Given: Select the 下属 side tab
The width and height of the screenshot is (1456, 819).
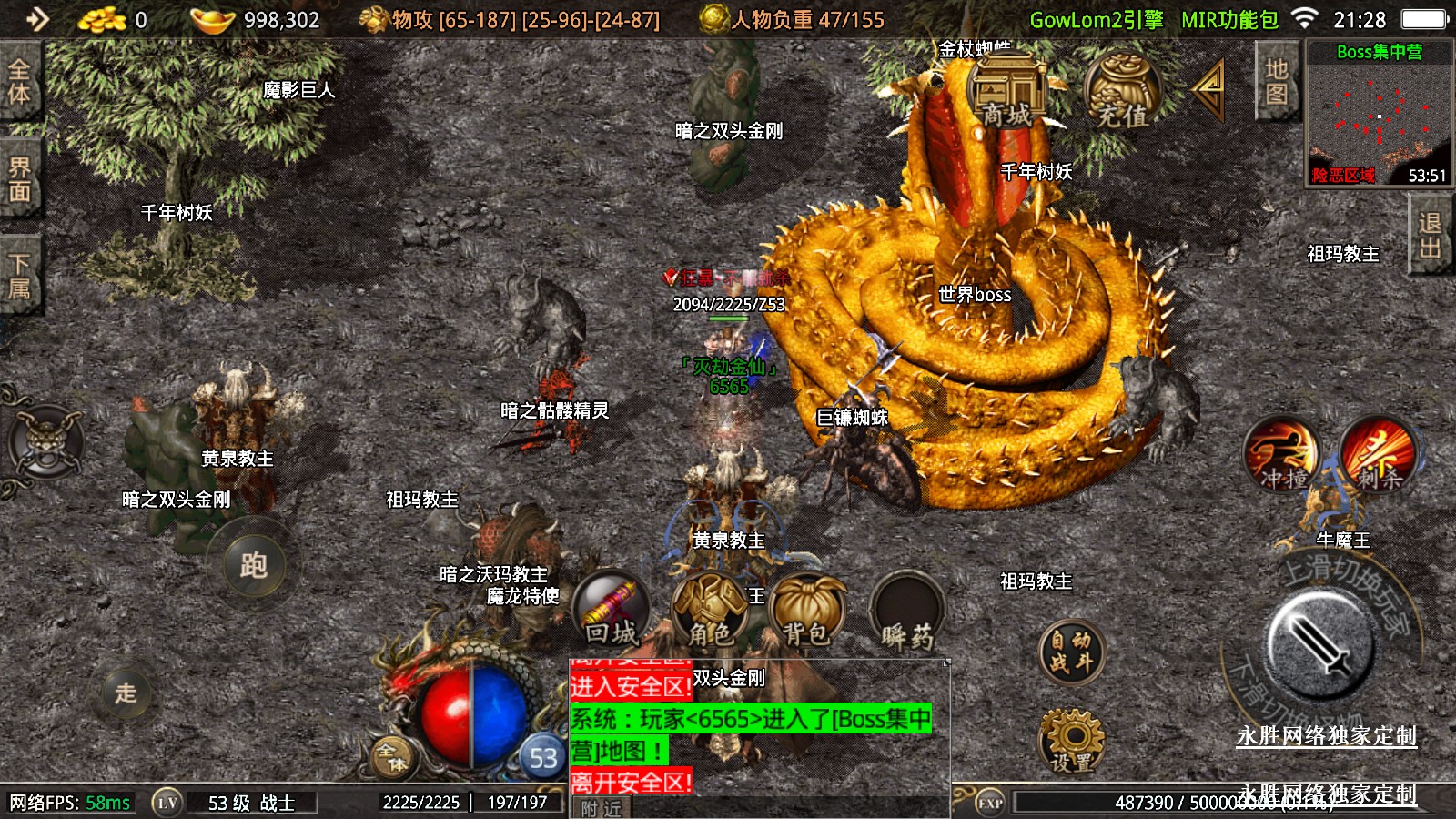Looking at the screenshot, I should point(19,276).
